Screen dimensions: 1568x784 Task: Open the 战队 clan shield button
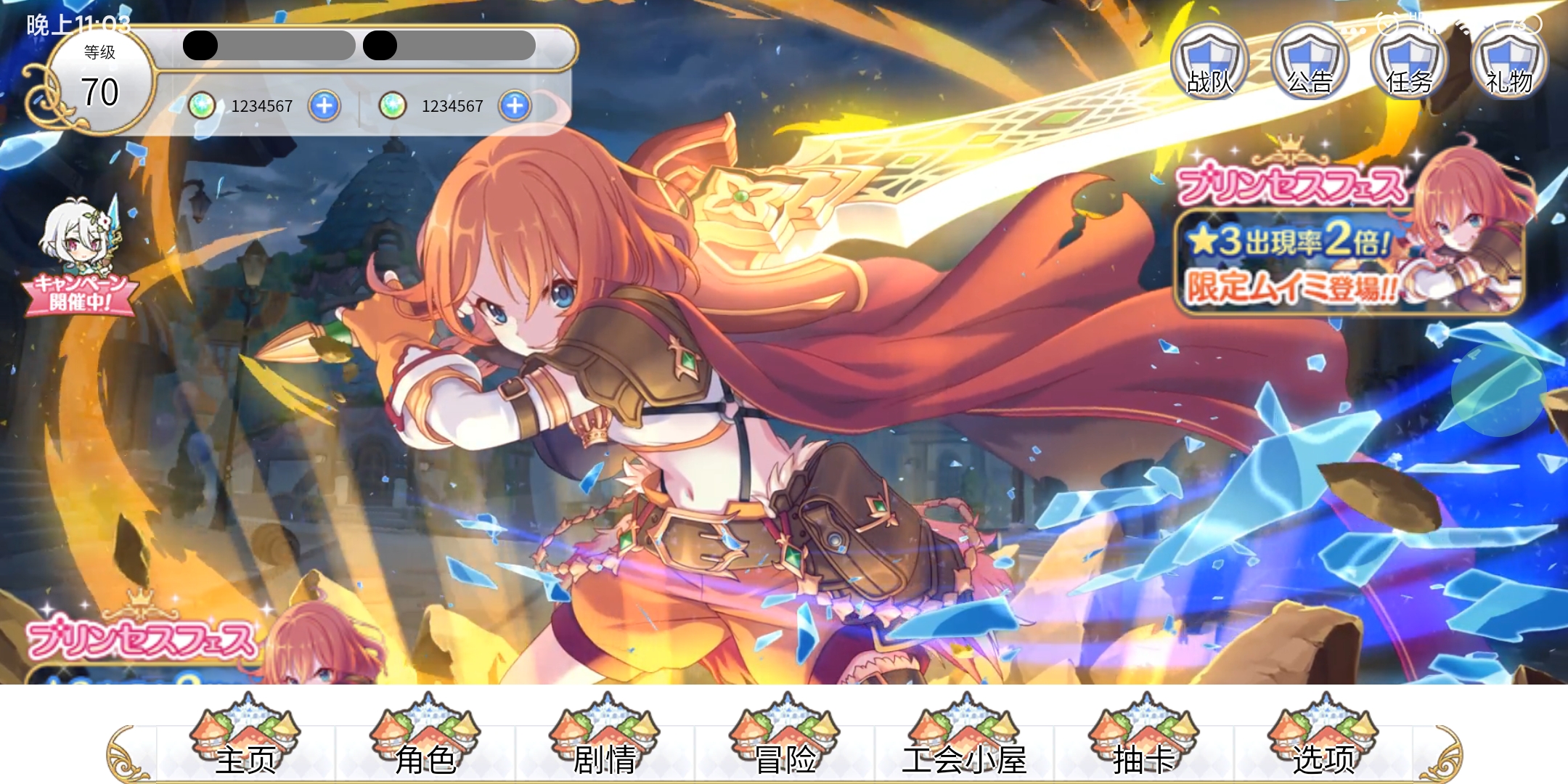pos(1210,63)
